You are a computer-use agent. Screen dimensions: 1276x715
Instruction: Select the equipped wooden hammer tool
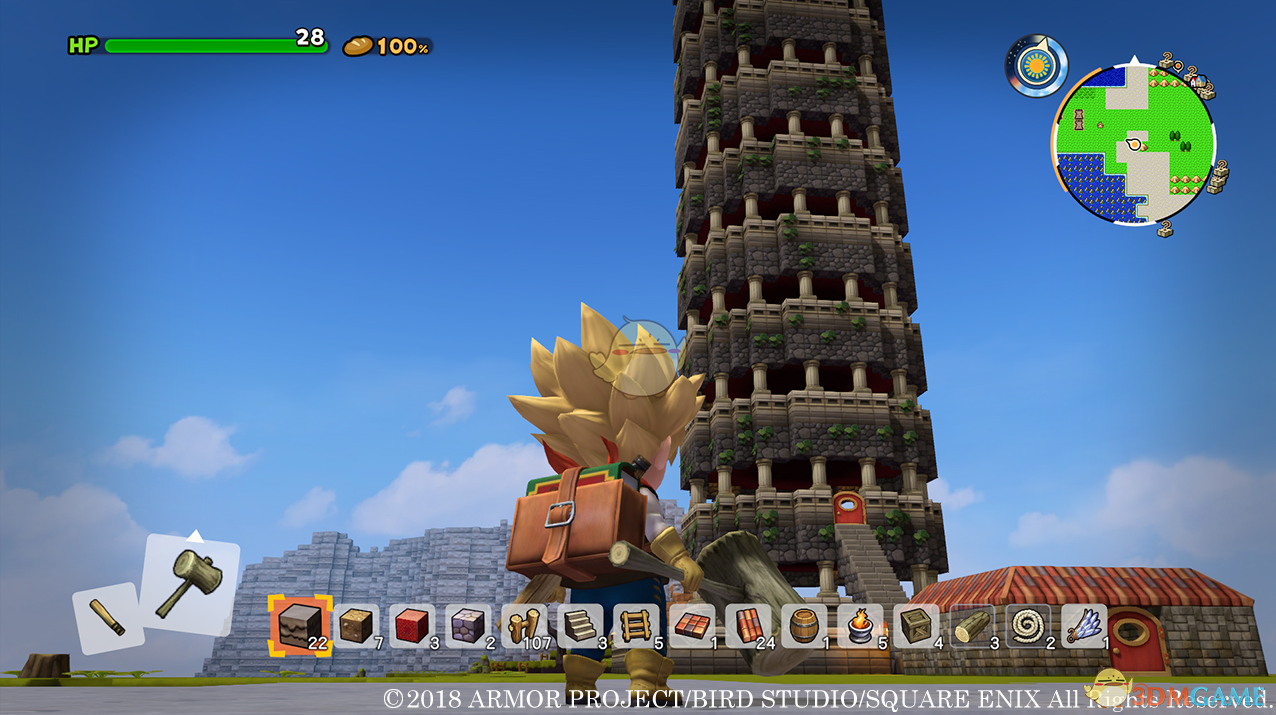tap(189, 584)
